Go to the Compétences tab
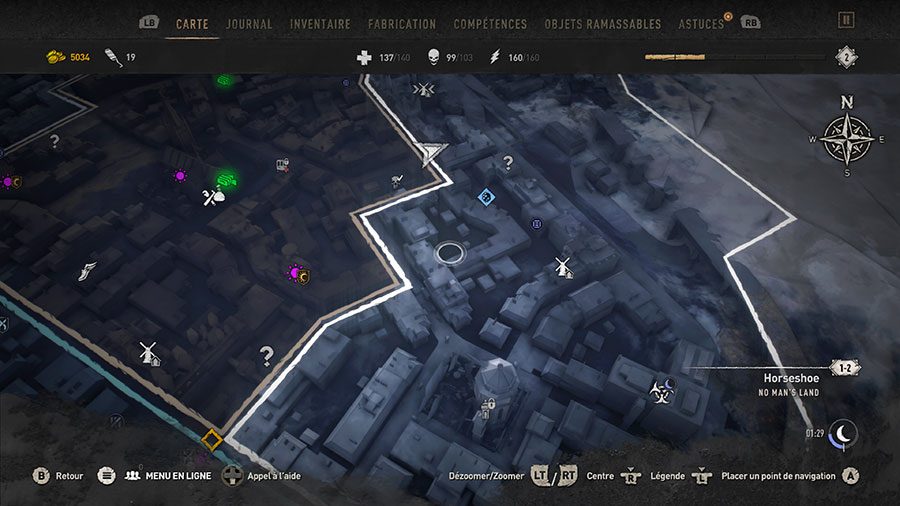Image resolution: width=900 pixels, height=506 pixels. tap(490, 23)
